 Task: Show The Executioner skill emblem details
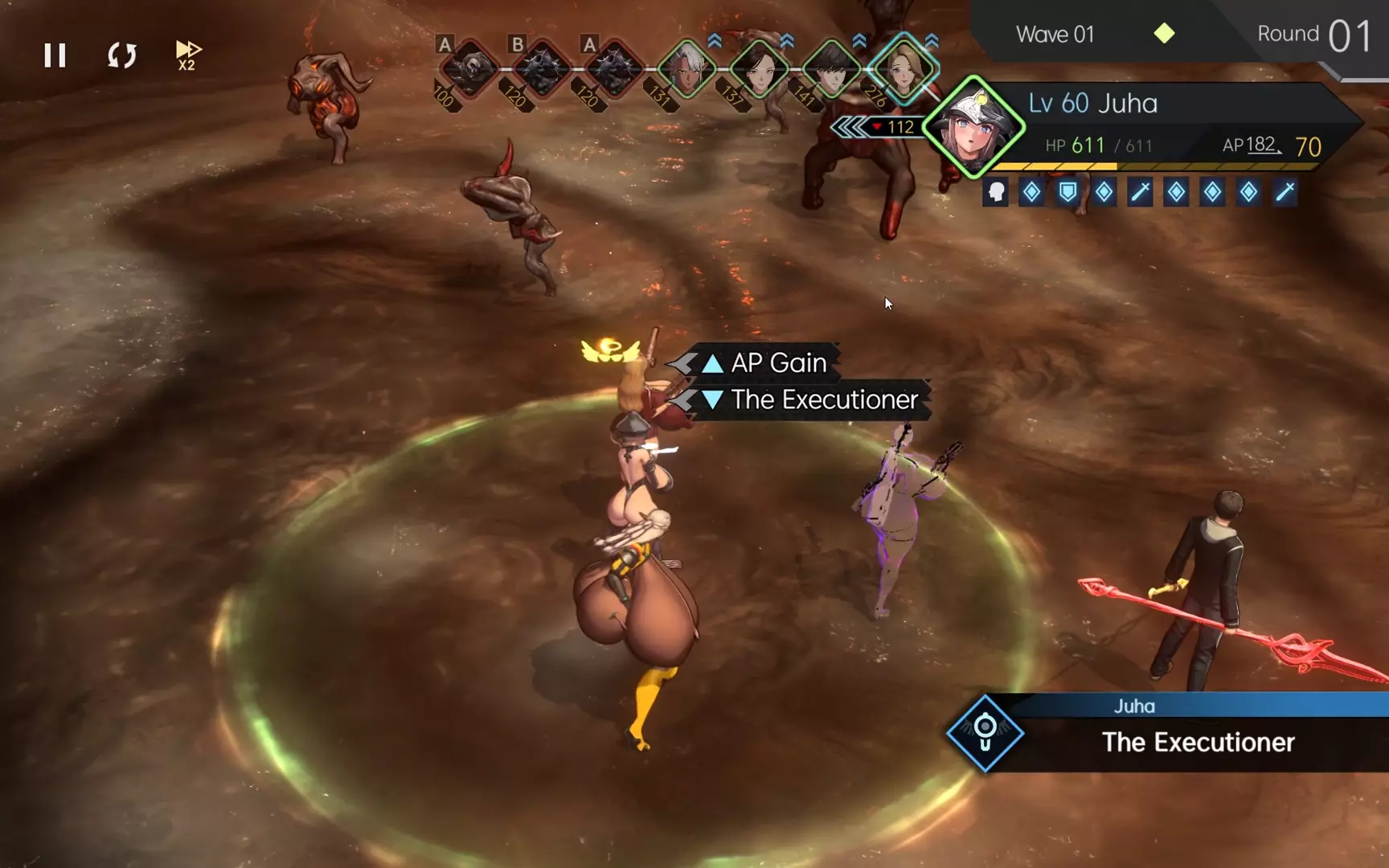985,732
